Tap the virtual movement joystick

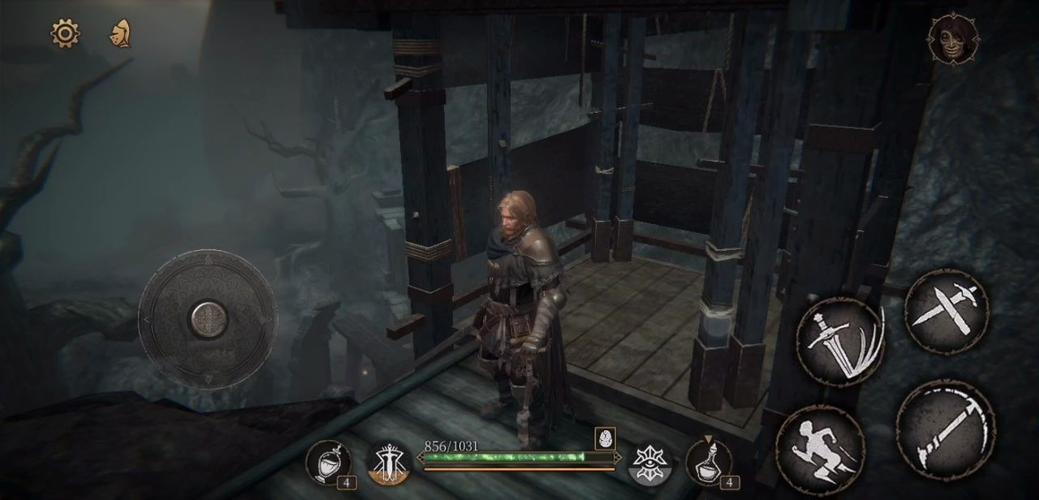click(208, 319)
